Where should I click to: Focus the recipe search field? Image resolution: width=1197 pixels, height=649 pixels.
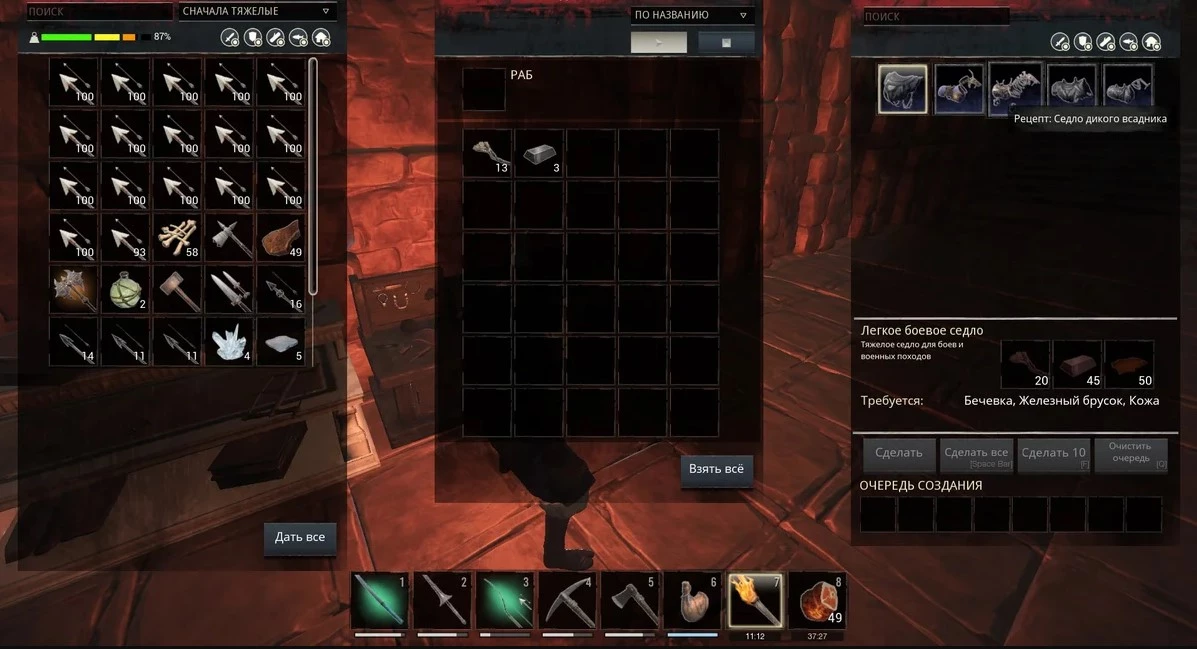pyautogui.click(x=934, y=16)
